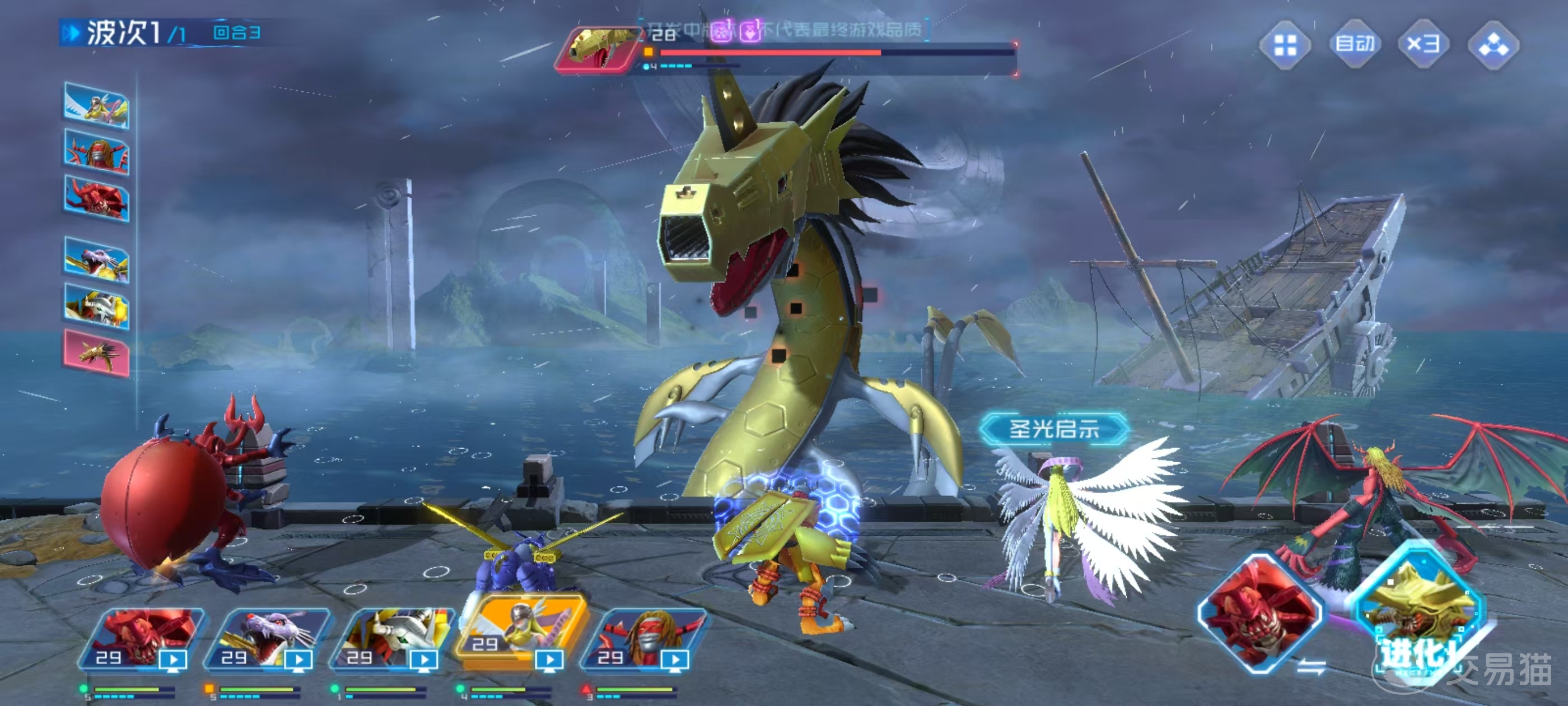Play the red dragon card's video button
Screen dimensions: 1568x706
174,659
